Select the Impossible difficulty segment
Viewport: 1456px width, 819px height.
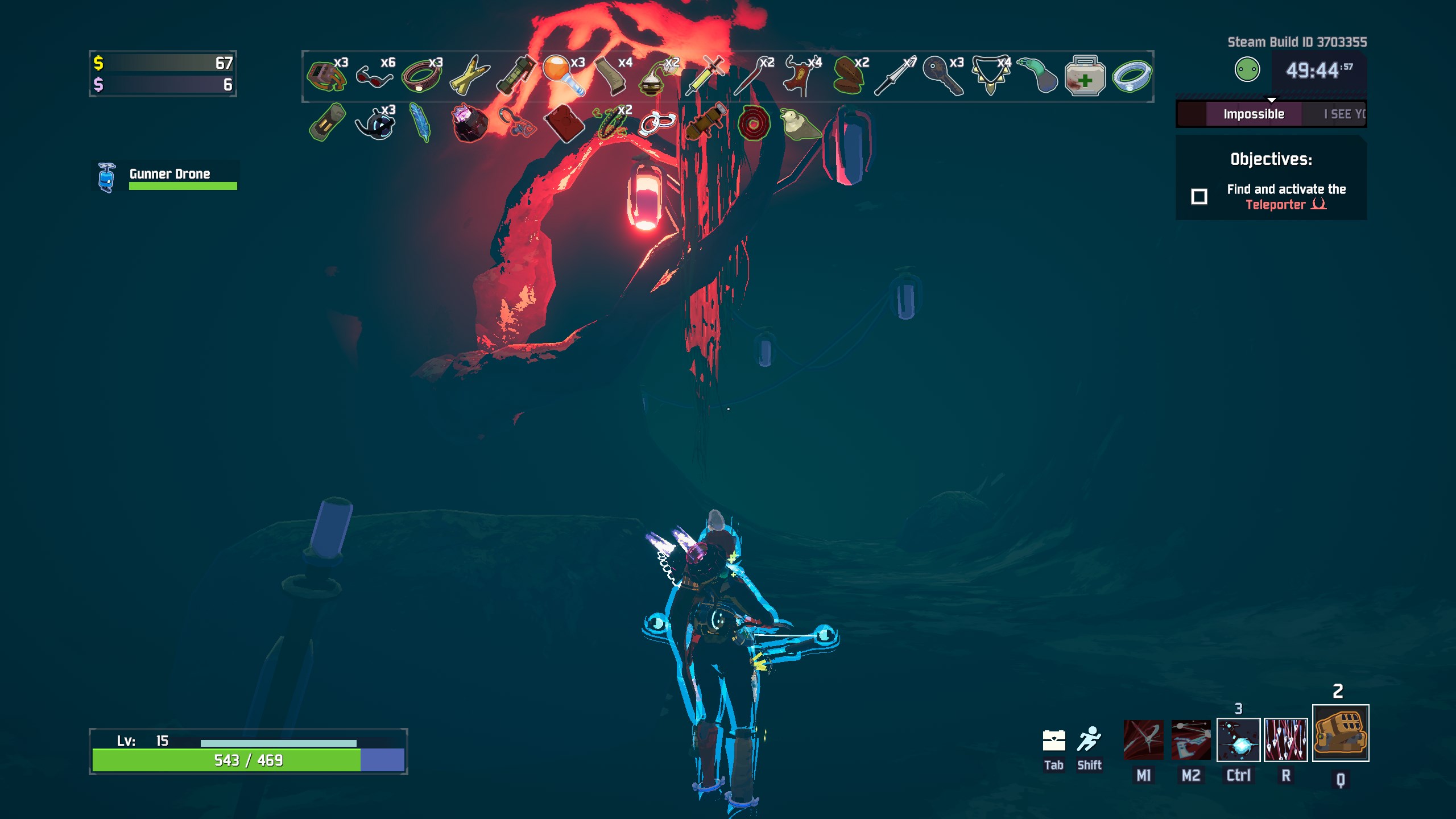(x=1254, y=113)
